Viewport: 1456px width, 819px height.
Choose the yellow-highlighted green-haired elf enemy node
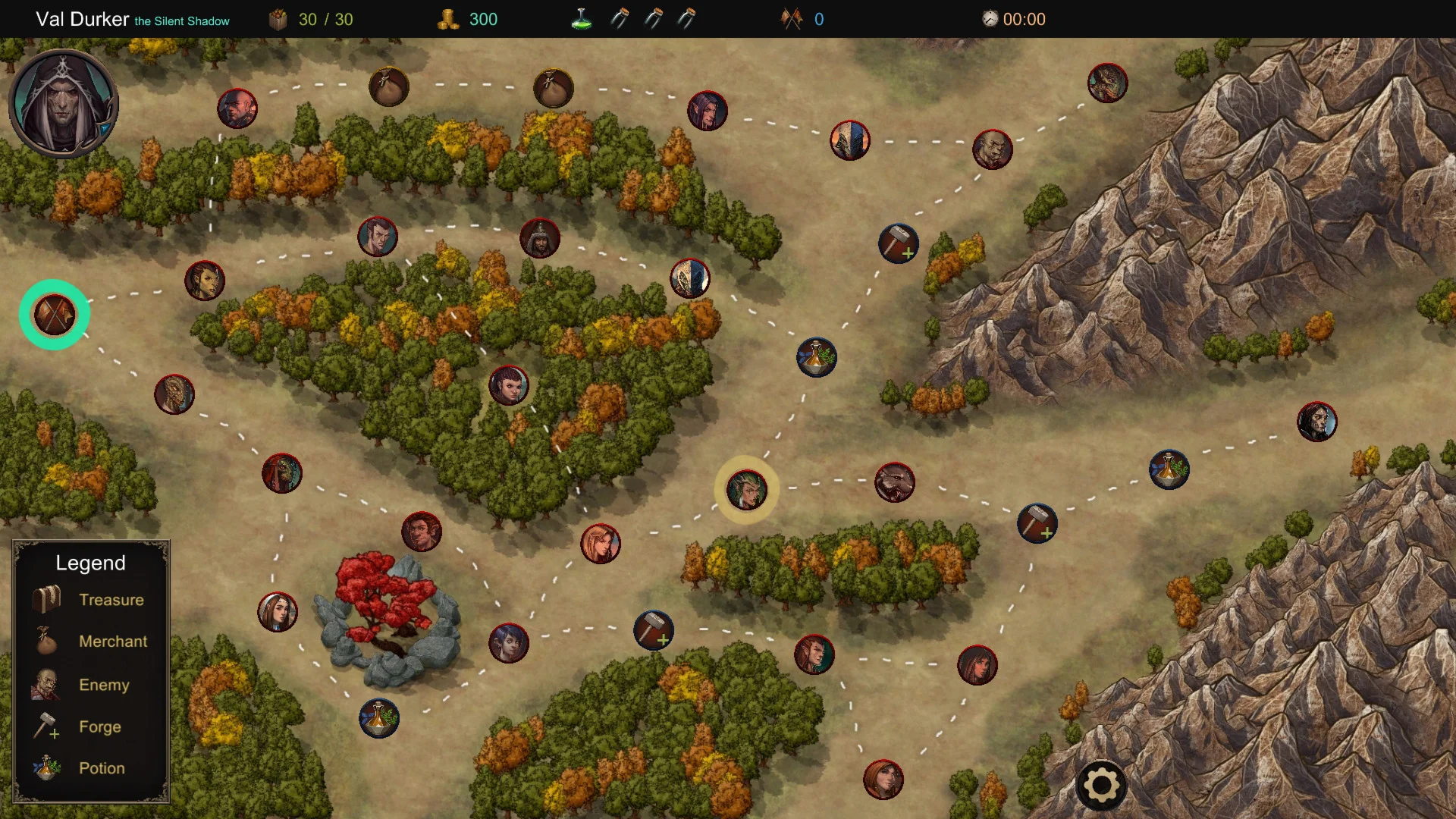[x=747, y=490]
